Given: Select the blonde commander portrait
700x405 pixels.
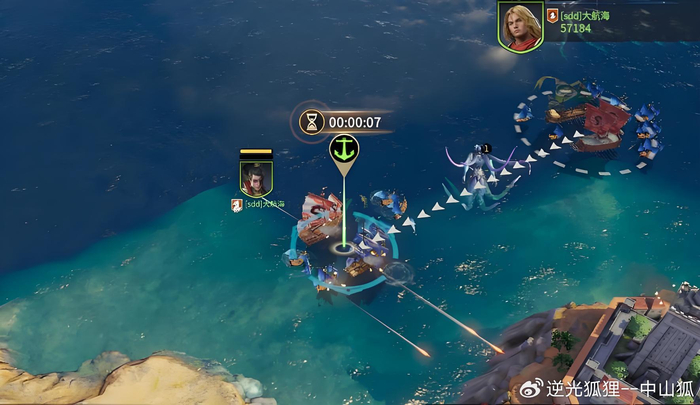Looking at the screenshot, I should [x=520, y=27].
